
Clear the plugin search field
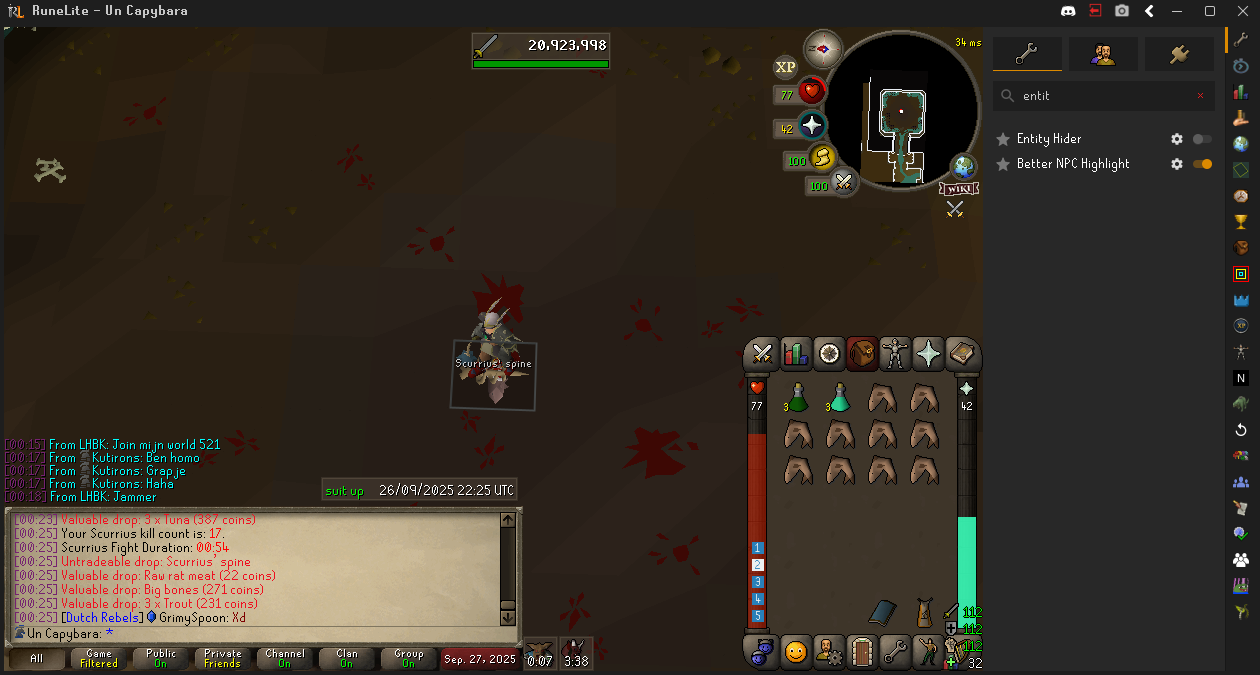[x=1201, y=96]
